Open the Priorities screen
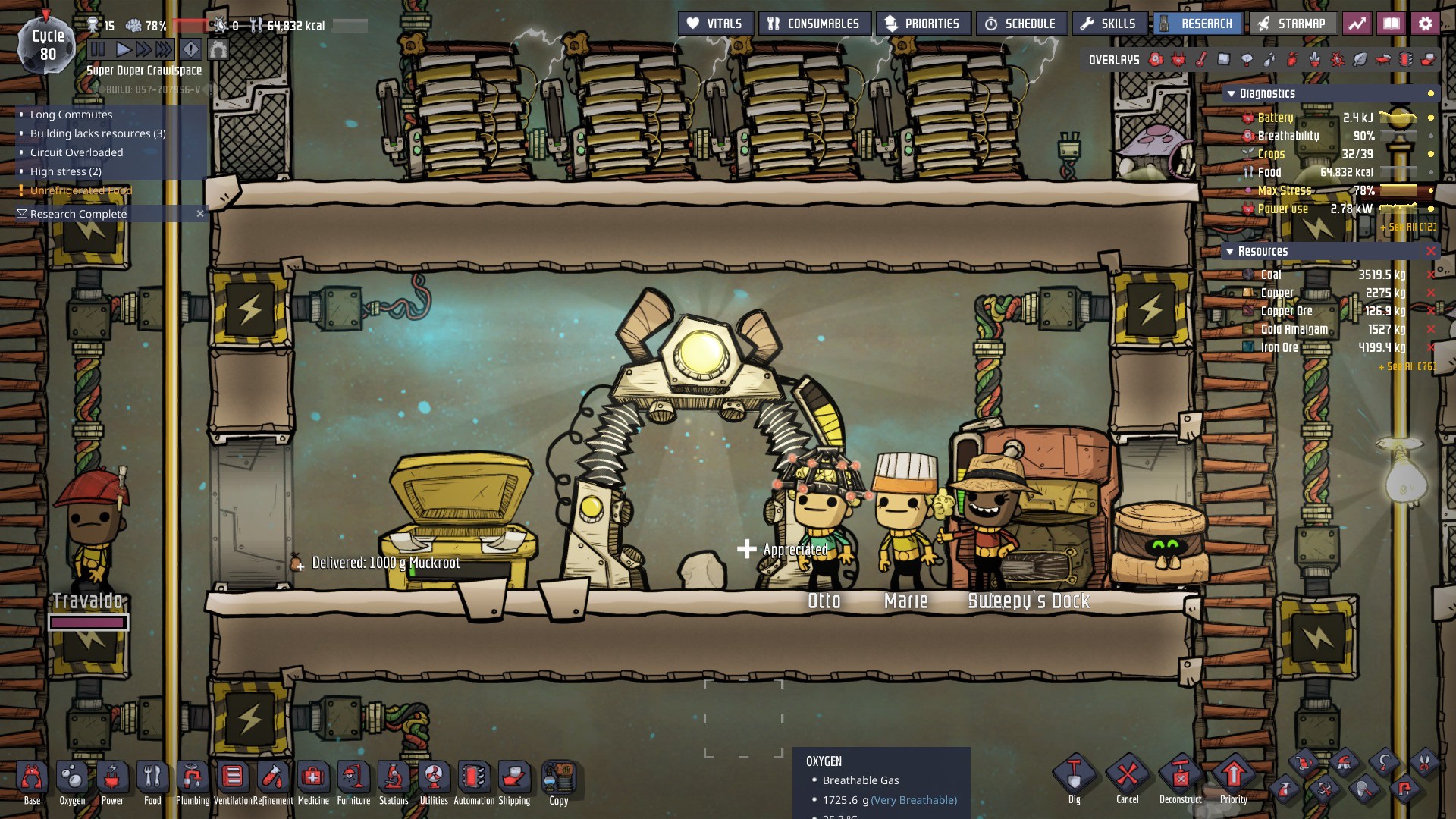The height and width of the screenshot is (819, 1456). [x=922, y=24]
